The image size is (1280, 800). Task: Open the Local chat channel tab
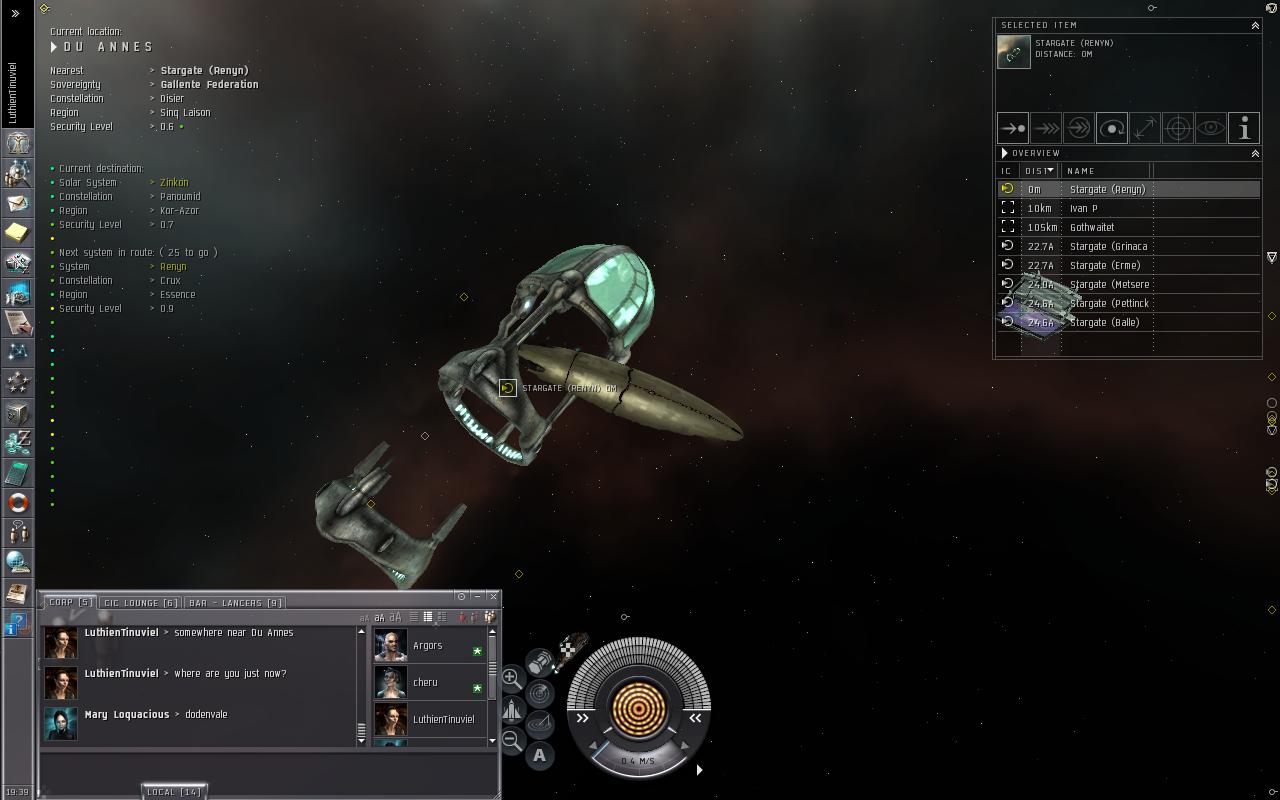coord(174,792)
